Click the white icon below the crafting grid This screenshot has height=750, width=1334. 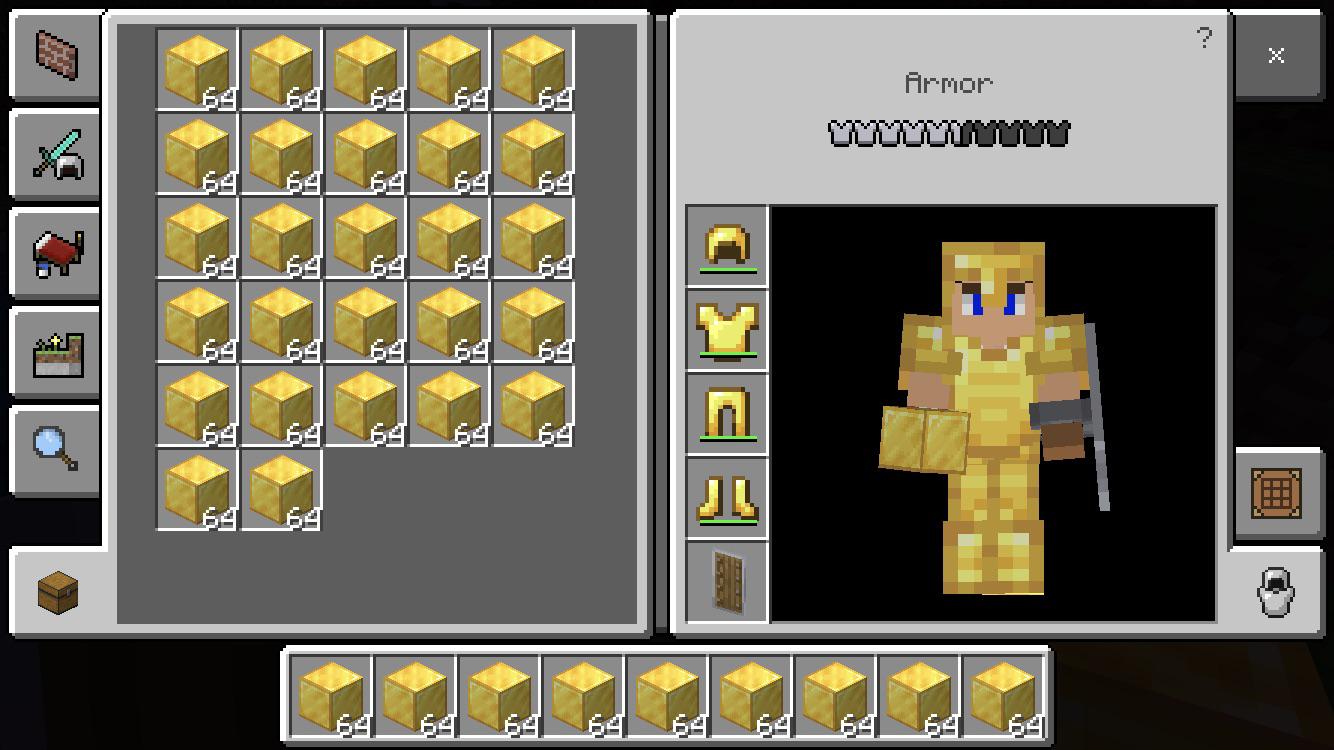click(x=1275, y=592)
